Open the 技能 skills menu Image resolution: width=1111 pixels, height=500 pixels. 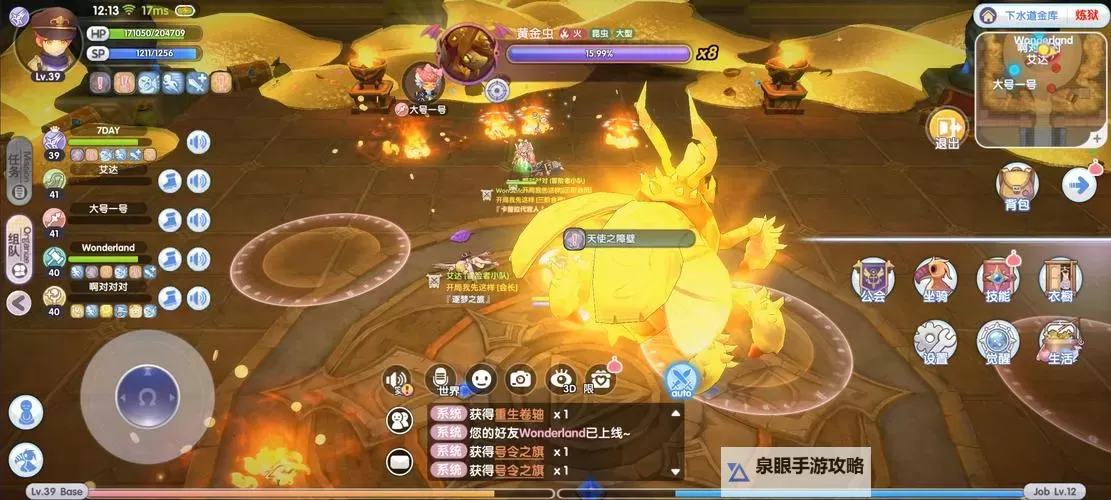click(x=997, y=279)
